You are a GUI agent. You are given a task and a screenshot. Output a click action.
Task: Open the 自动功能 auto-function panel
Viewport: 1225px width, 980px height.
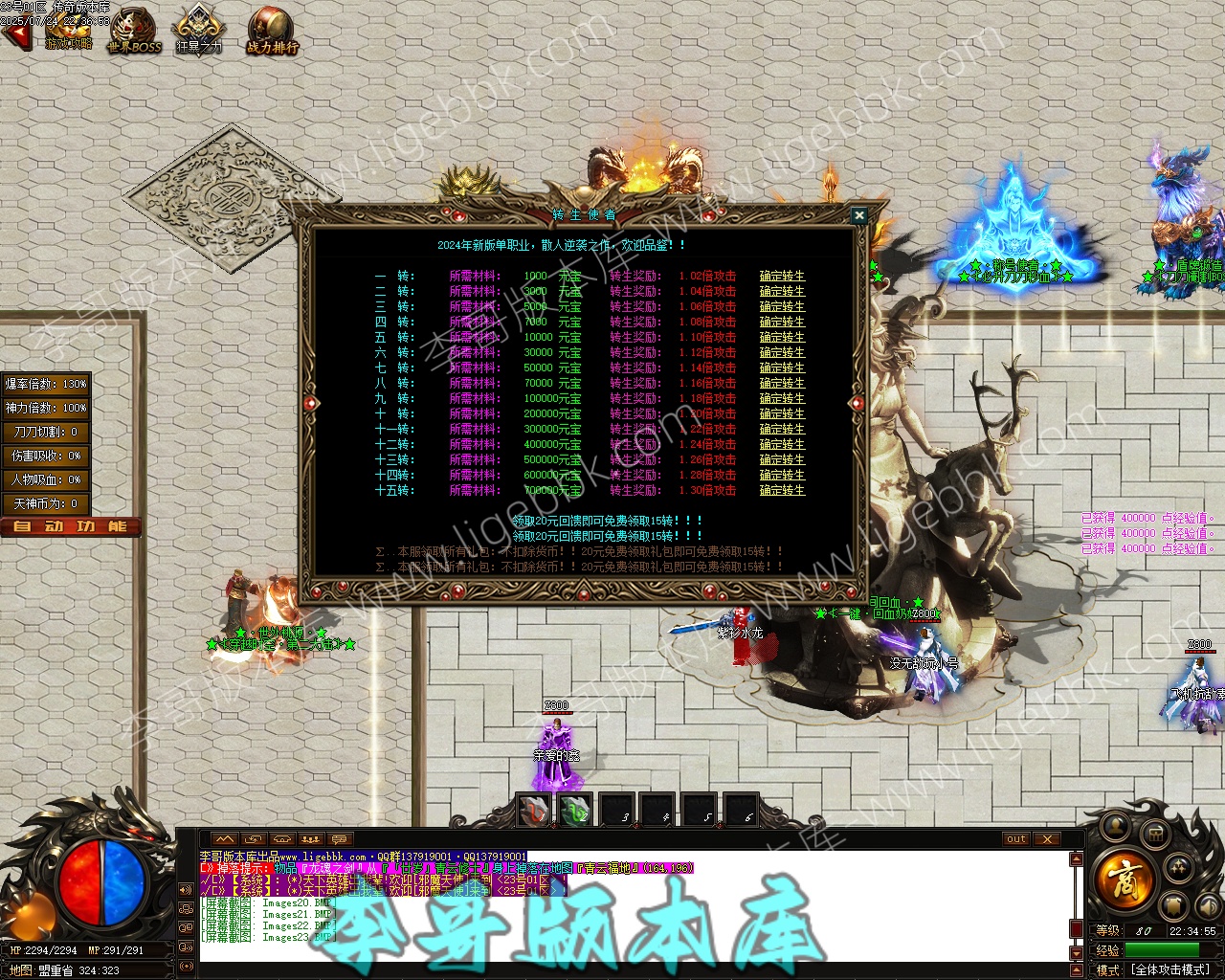pyautogui.click(x=71, y=526)
